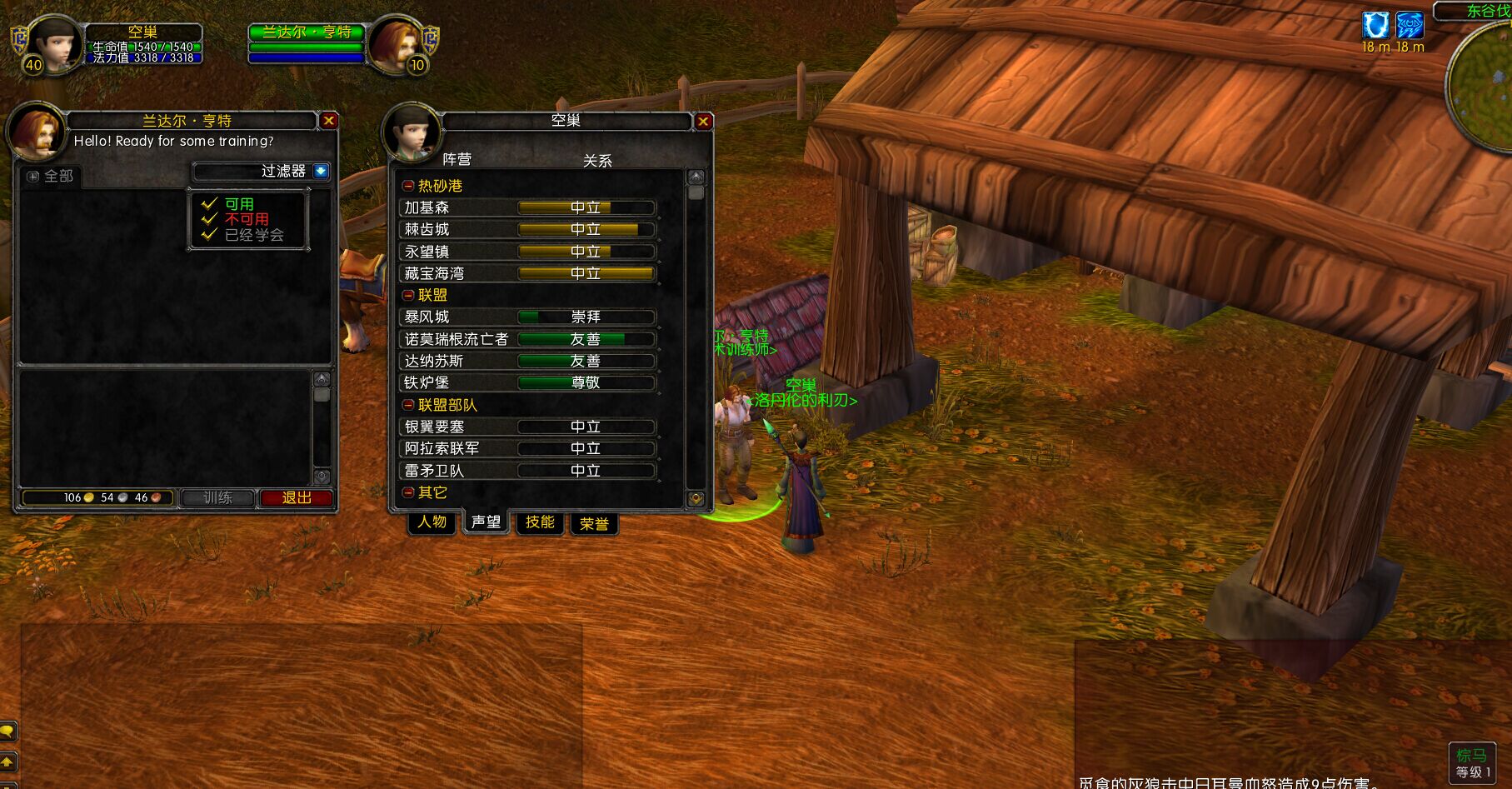This screenshot has height=789, width=1512.
Task: Open the 过滤器 filter dropdown
Action: pos(321,172)
